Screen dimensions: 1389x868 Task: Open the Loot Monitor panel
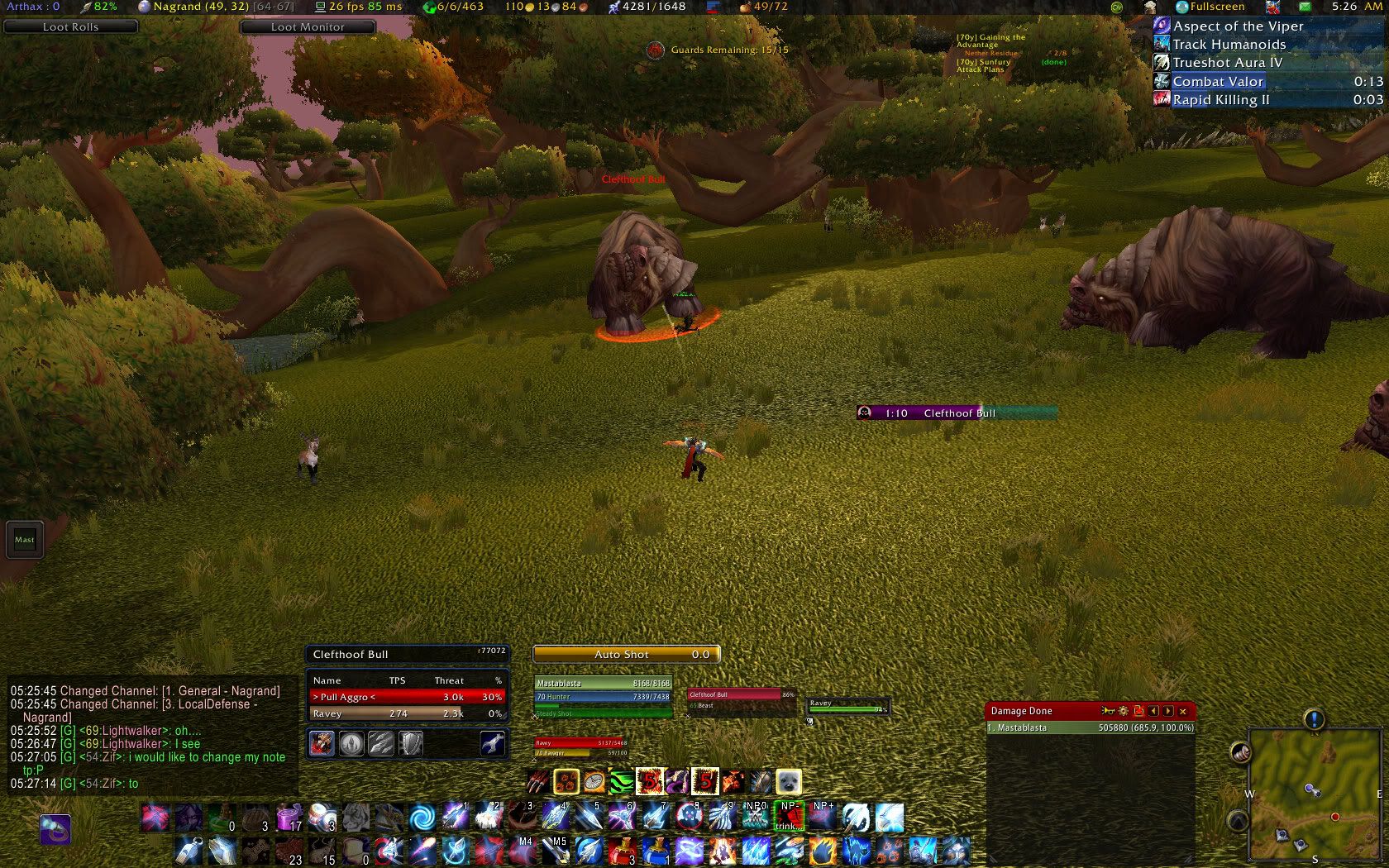[x=308, y=26]
